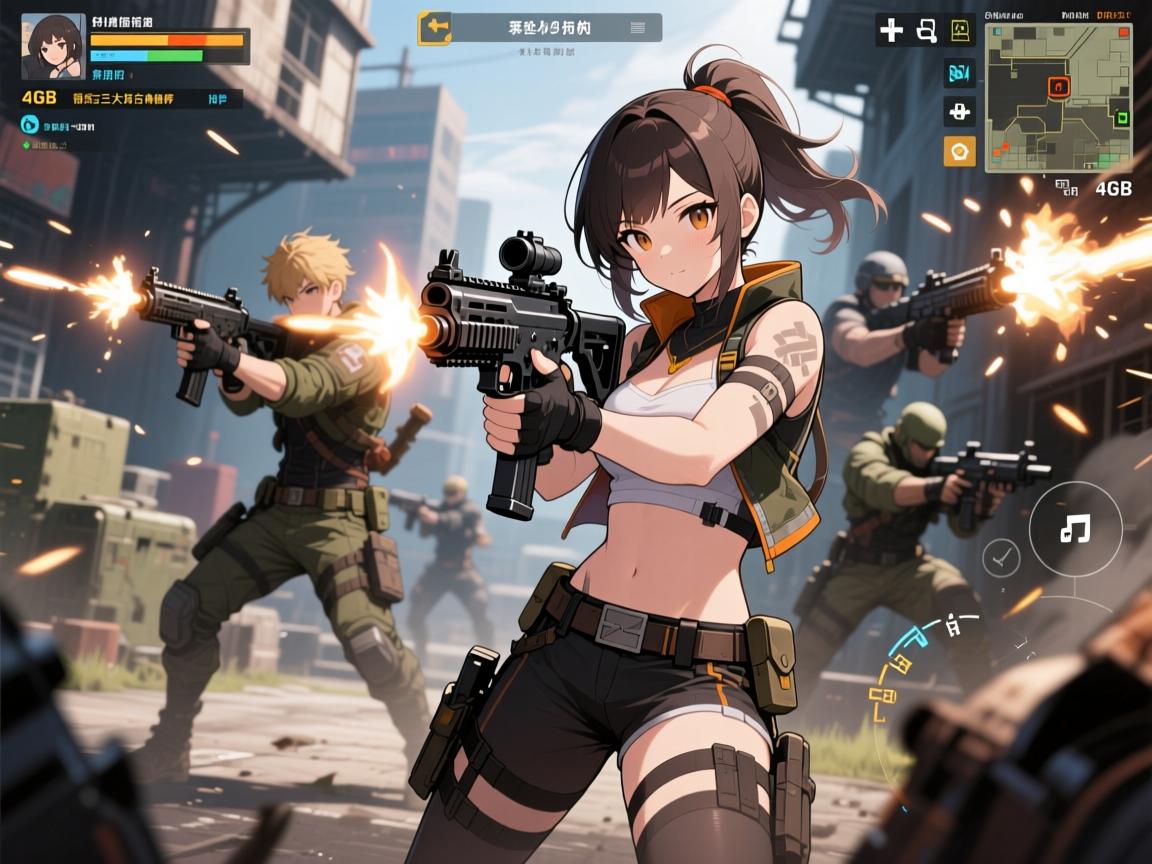Select the orange hexagon icon button
1152x864 pixels.
959,151
